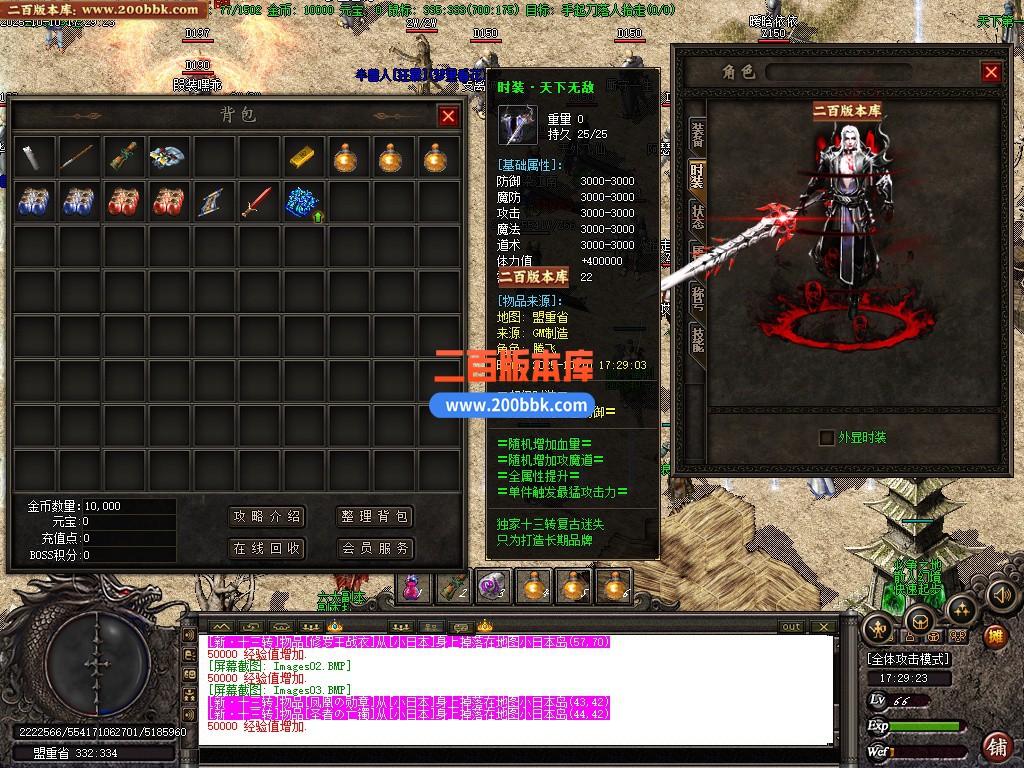
Task: Select the green scroll item in the backpack
Action: [x=123, y=157]
